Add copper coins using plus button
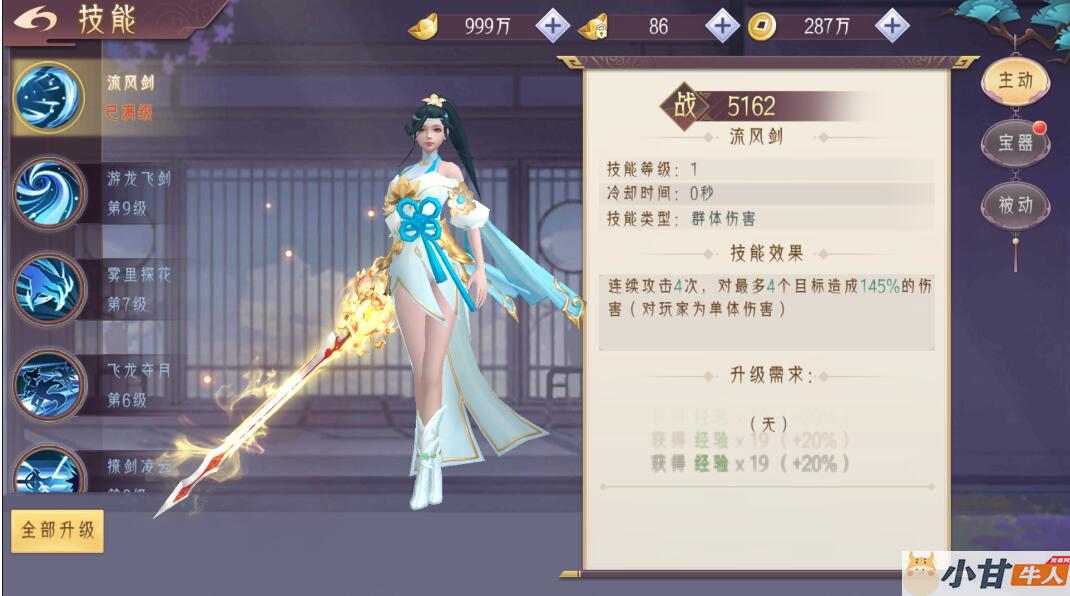 tap(893, 26)
